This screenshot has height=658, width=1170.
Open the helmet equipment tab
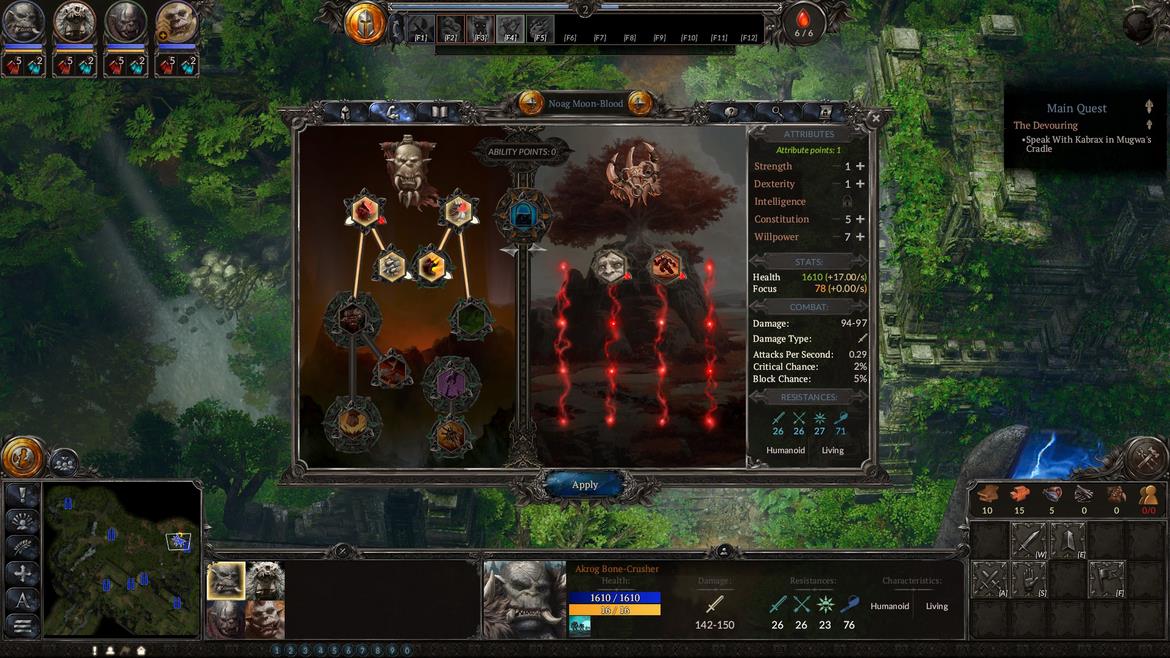pos(345,112)
